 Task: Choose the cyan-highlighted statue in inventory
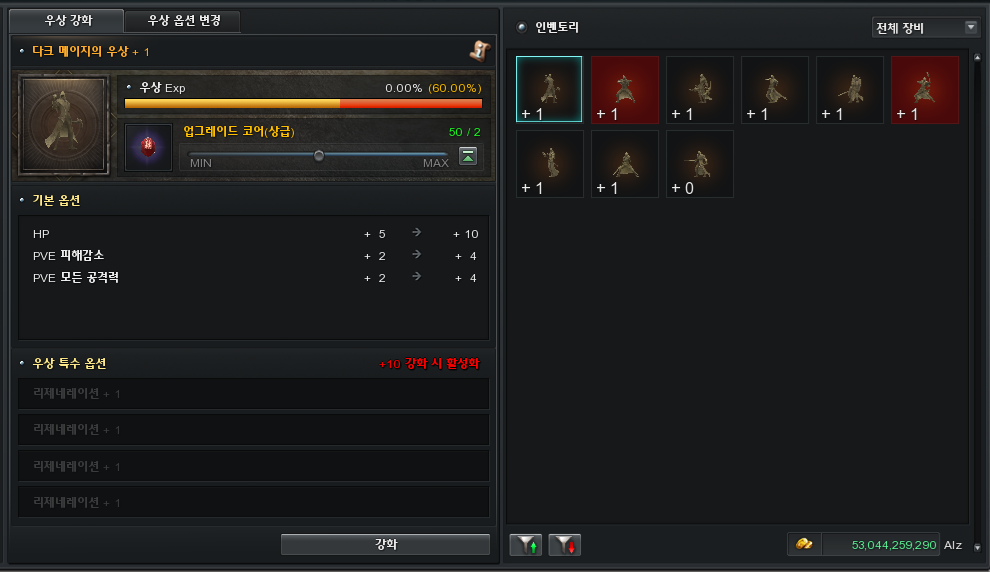point(549,90)
